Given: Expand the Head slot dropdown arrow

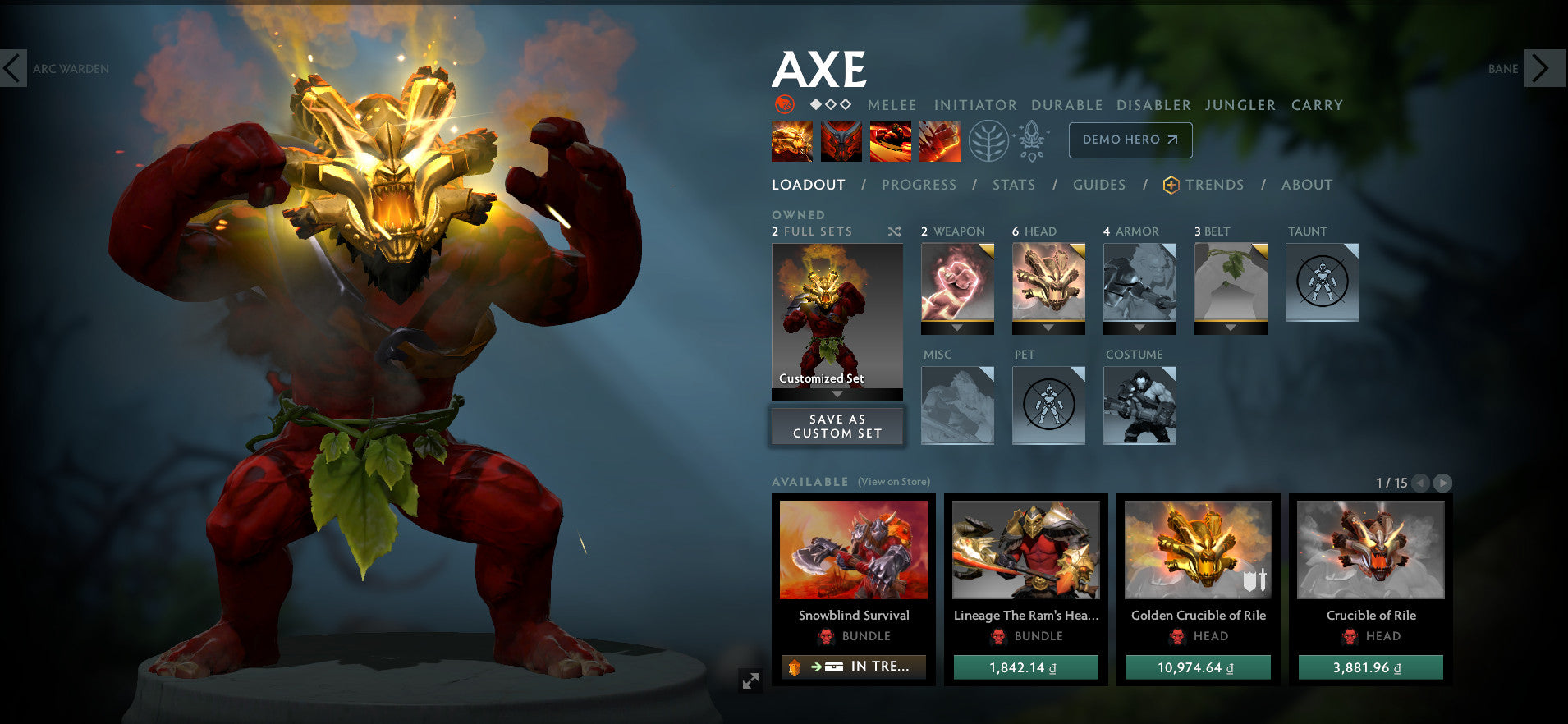Looking at the screenshot, I should coord(1048,326).
